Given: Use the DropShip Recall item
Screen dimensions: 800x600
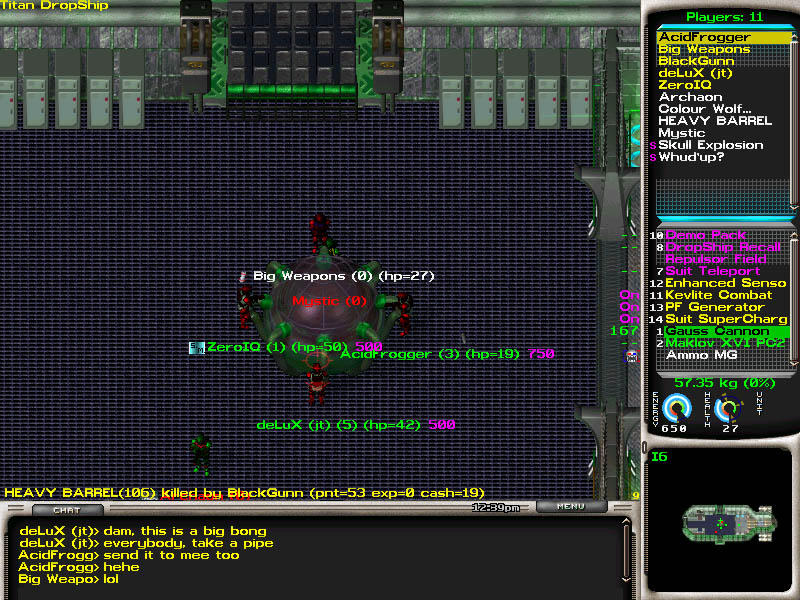Looking at the screenshot, I should point(722,247).
